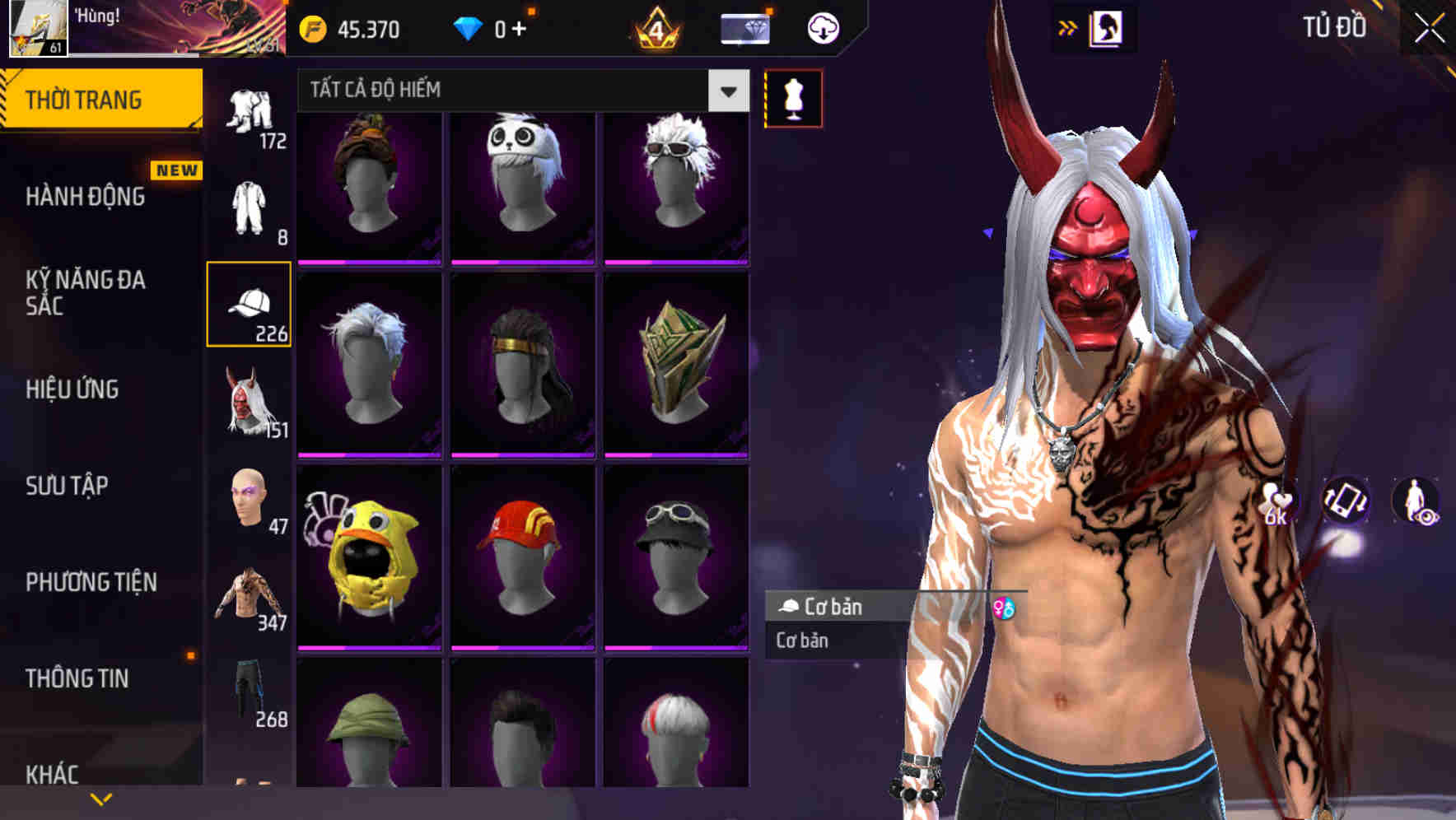Switch to the HÀNH ĐỘNG tab
The width and height of the screenshot is (1456, 820).
click(86, 198)
